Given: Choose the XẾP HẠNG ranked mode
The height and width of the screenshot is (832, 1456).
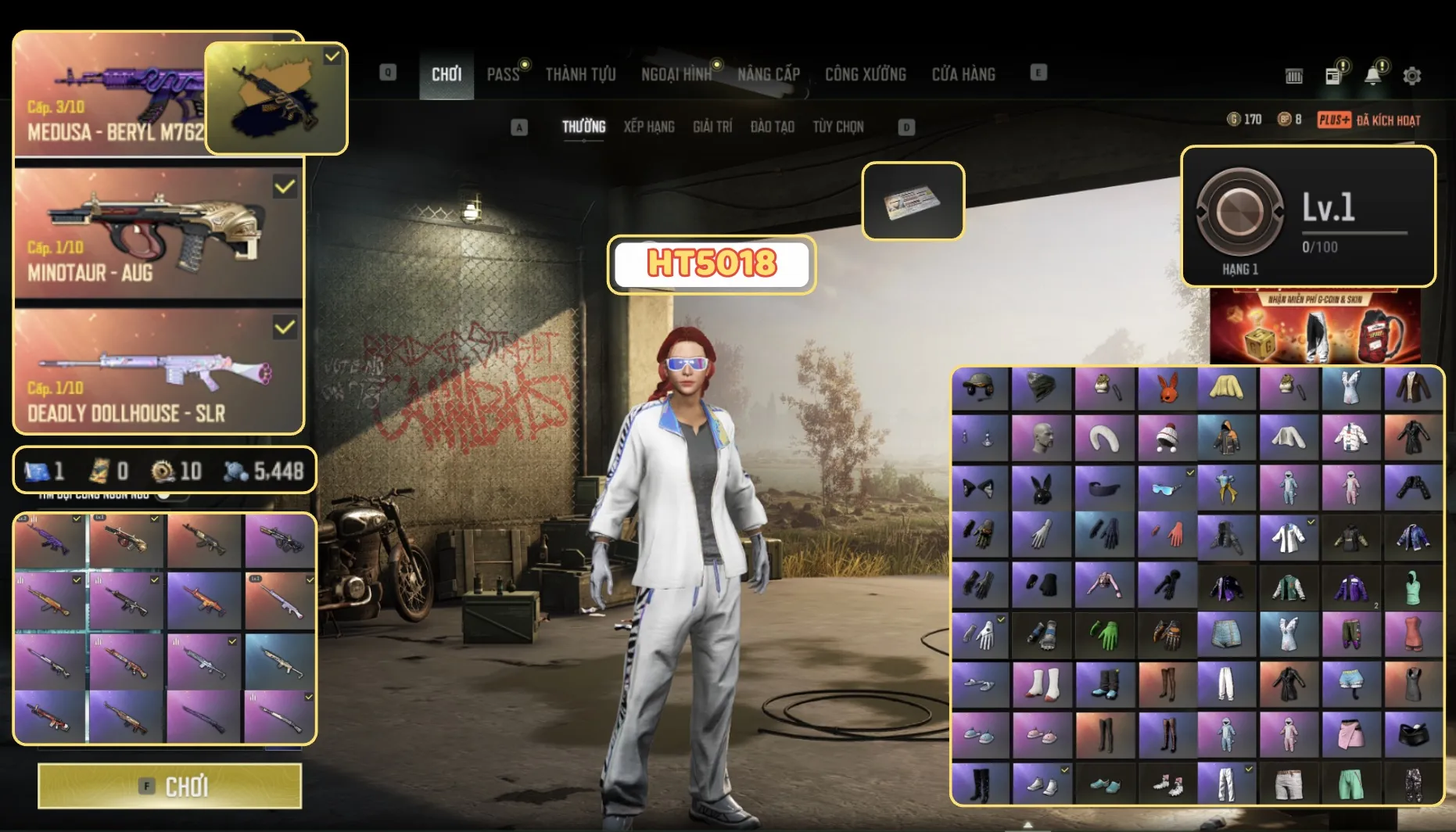Looking at the screenshot, I should coord(649,127).
